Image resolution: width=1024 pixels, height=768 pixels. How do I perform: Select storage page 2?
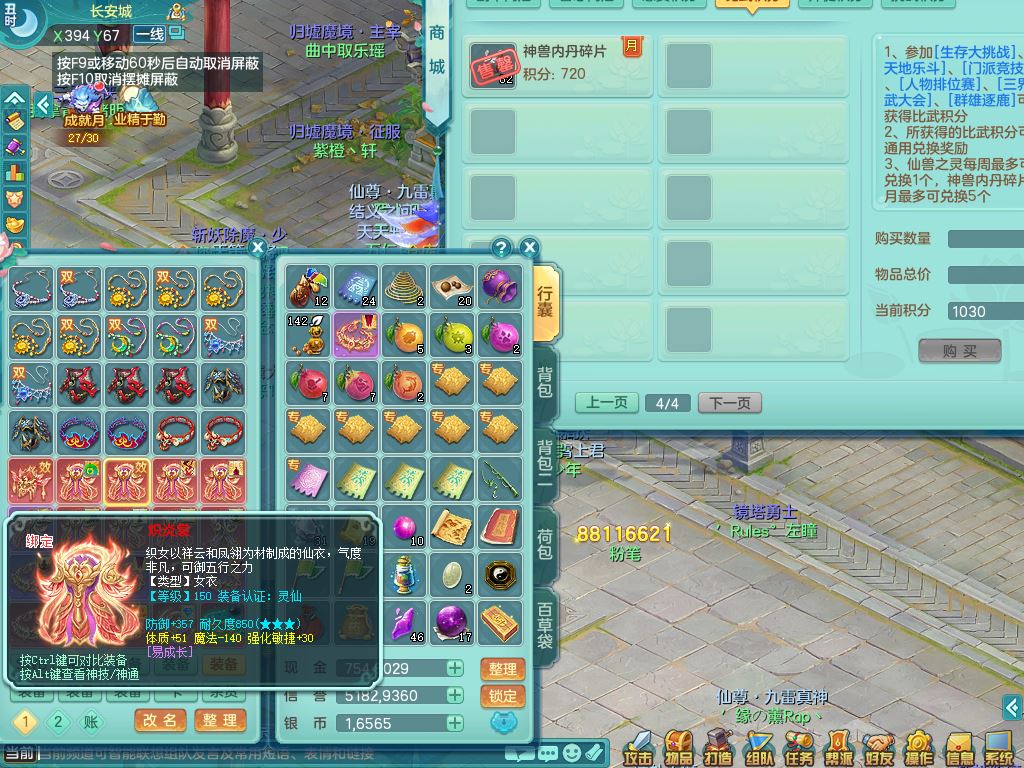[x=58, y=721]
